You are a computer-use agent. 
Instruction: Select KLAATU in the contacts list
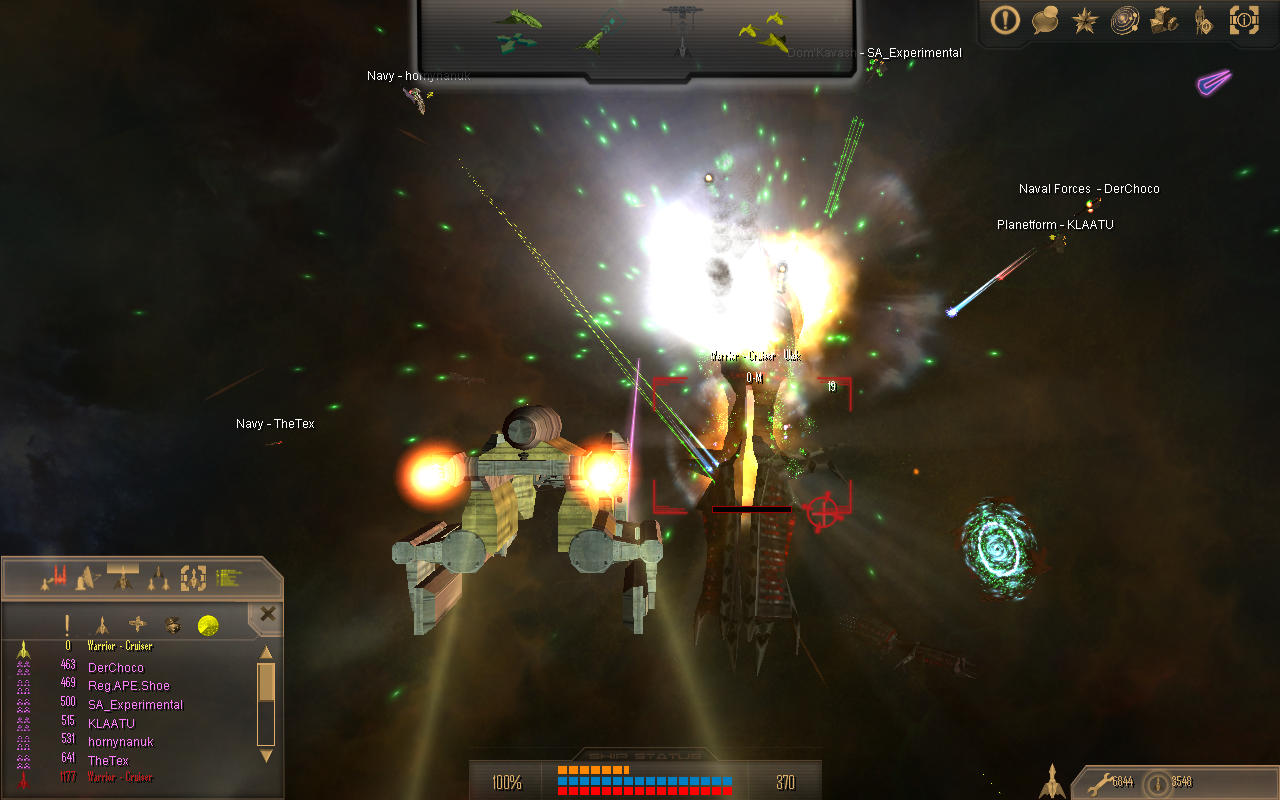[111, 723]
